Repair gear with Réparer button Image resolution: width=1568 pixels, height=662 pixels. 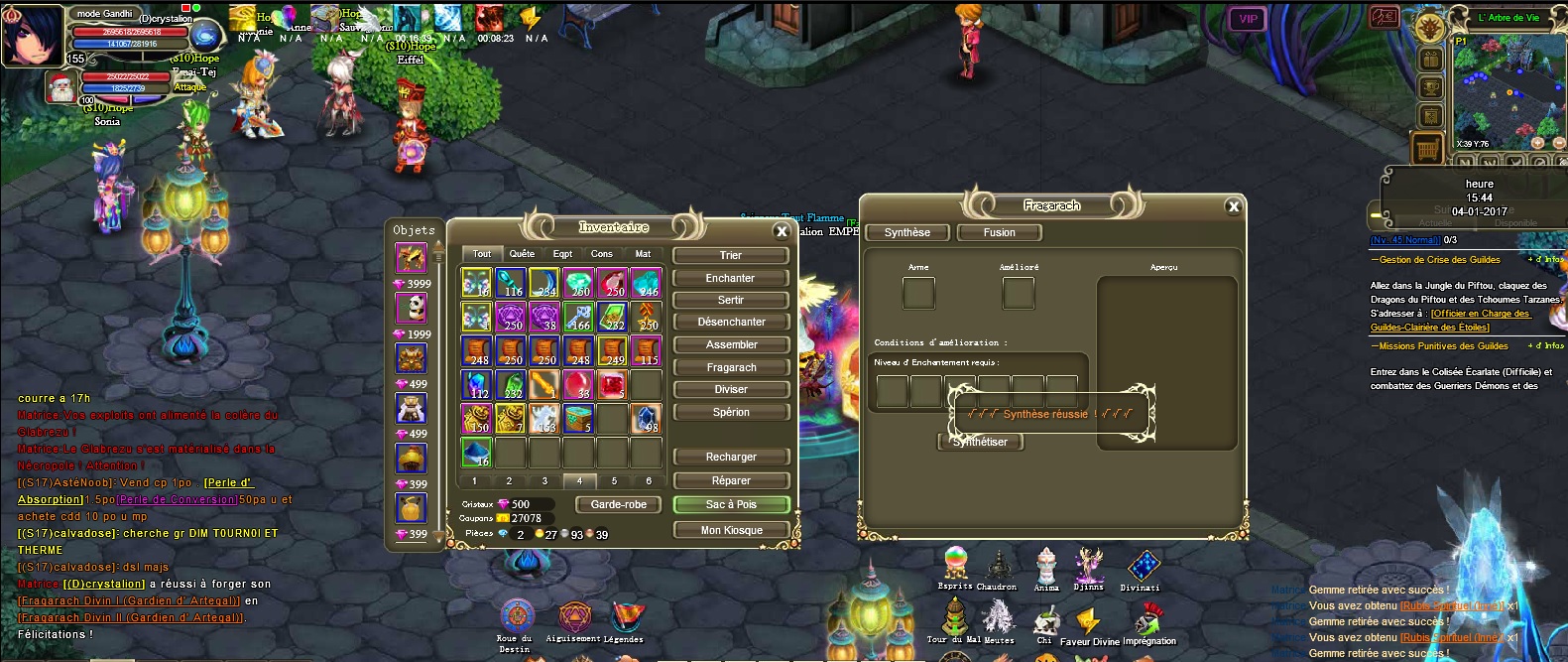tap(731, 481)
